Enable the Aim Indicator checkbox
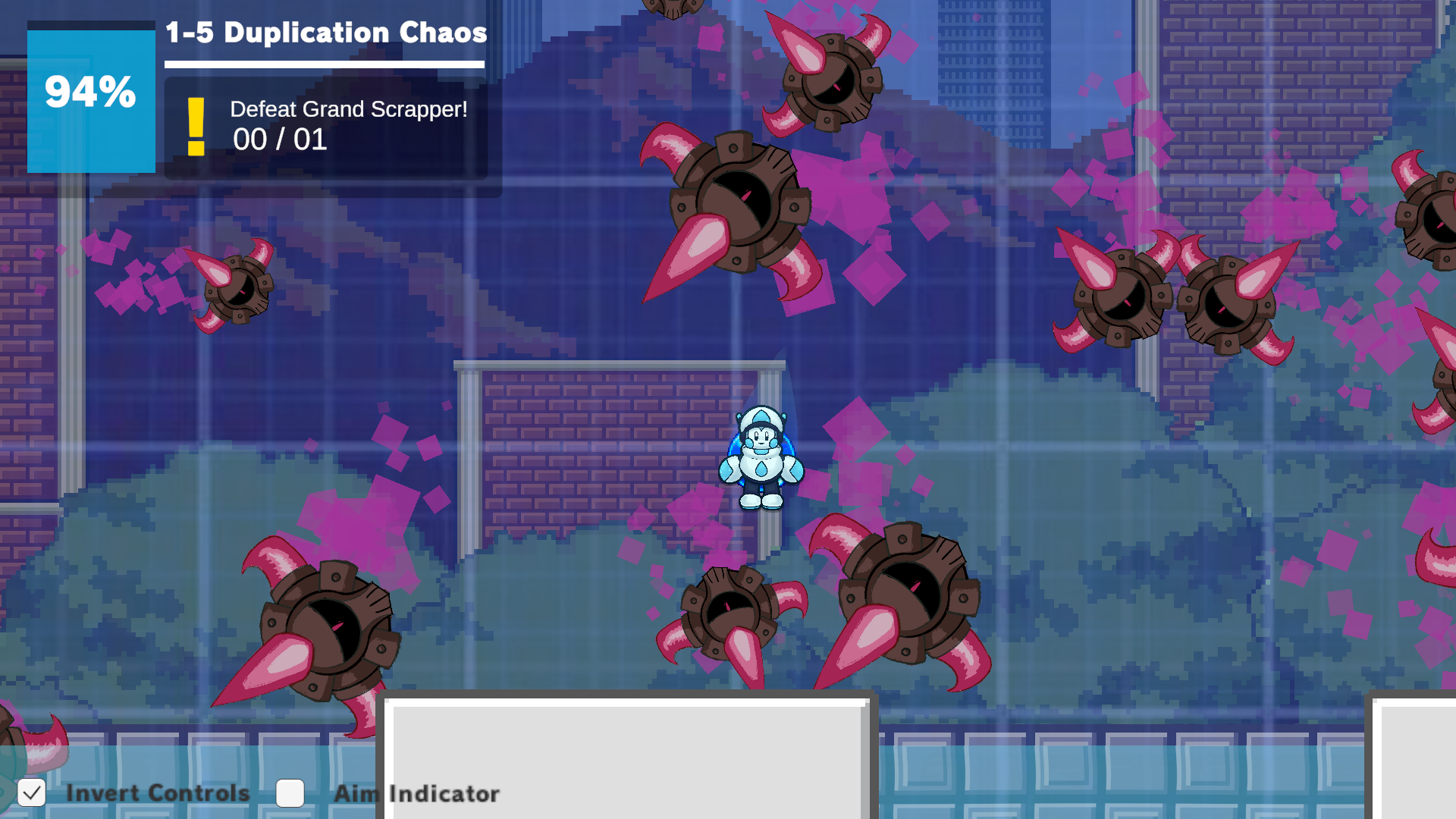This screenshot has width=1456, height=819. 290,793
